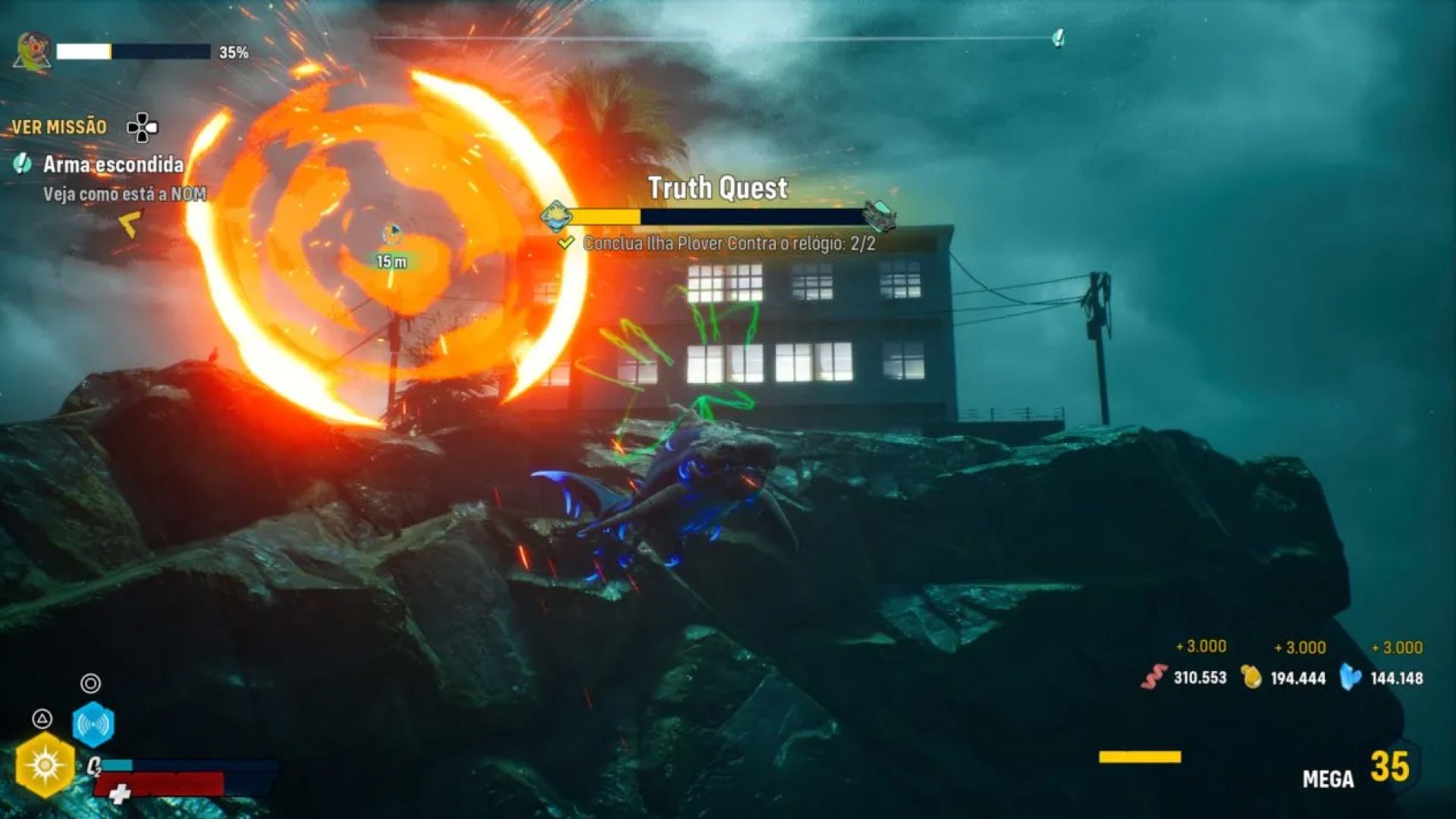
Task: Activate the blue sonar hexagon ability
Action: click(x=93, y=725)
